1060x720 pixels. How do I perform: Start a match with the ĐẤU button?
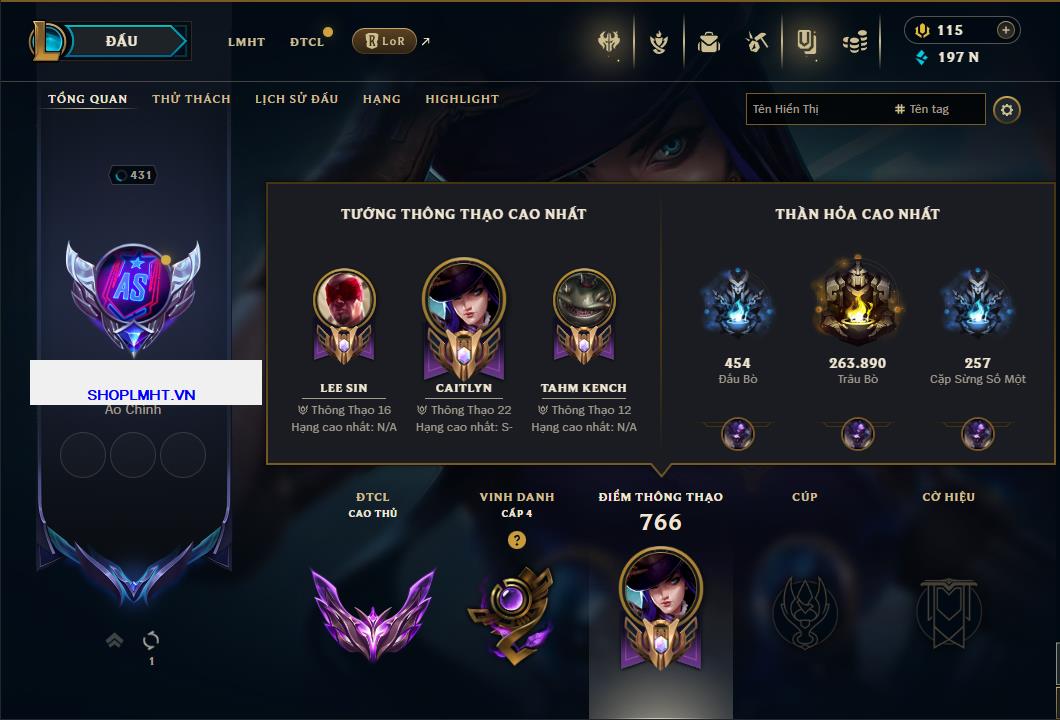pyautogui.click(x=121, y=41)
